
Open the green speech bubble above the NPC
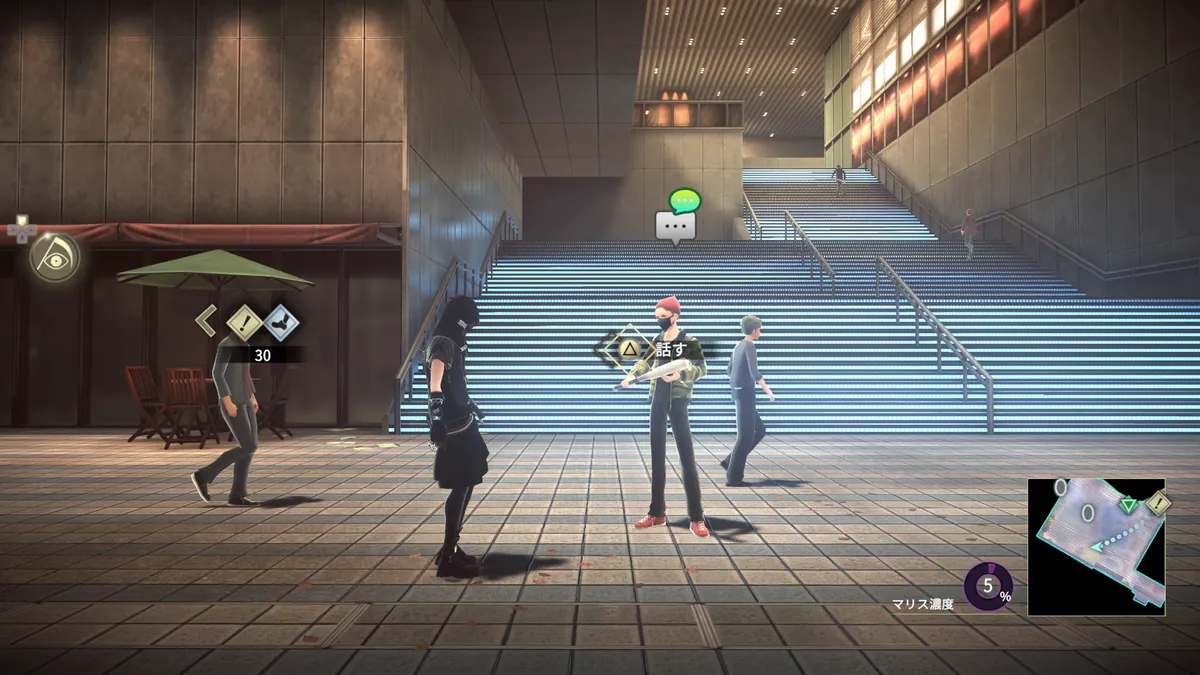click(x=685, y=200)
